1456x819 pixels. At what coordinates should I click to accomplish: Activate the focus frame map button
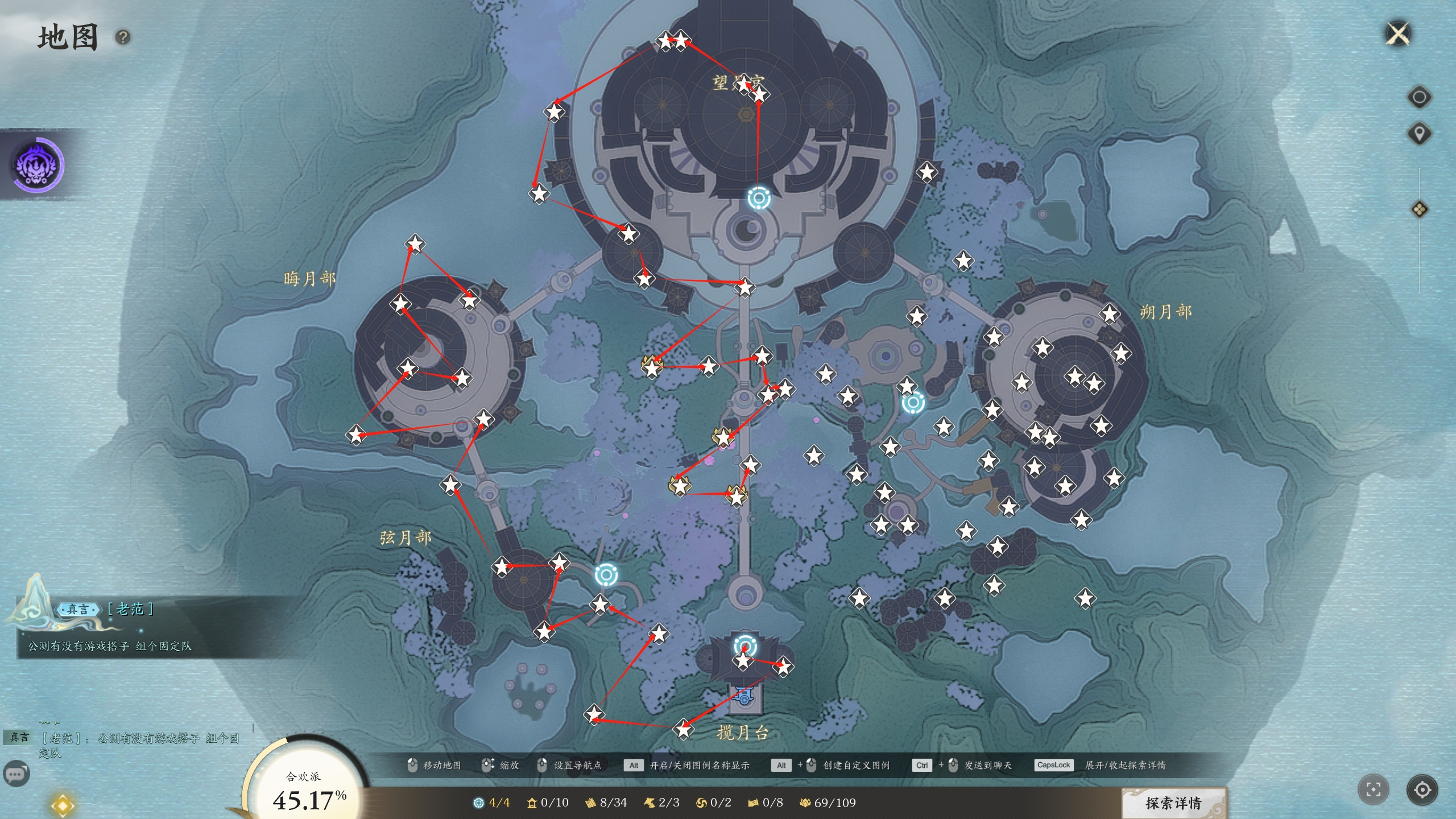(x=1373, y=789)
